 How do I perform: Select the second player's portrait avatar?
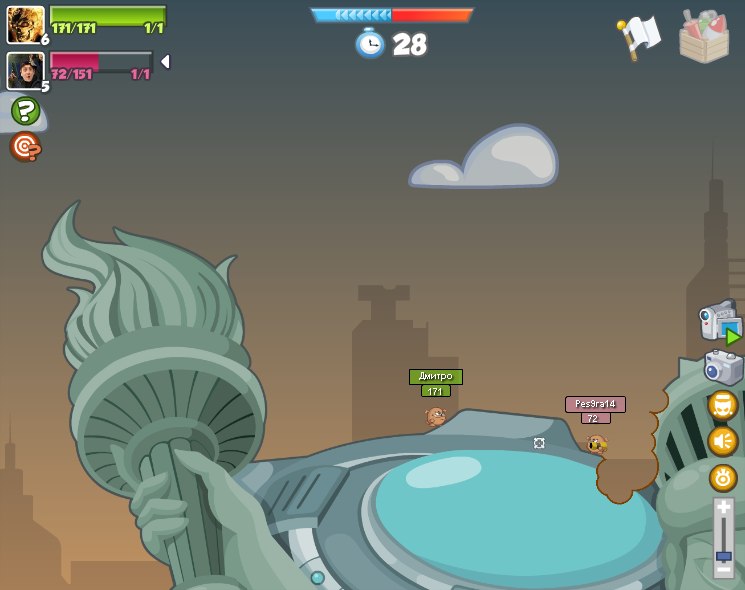(x=25, y=70)
